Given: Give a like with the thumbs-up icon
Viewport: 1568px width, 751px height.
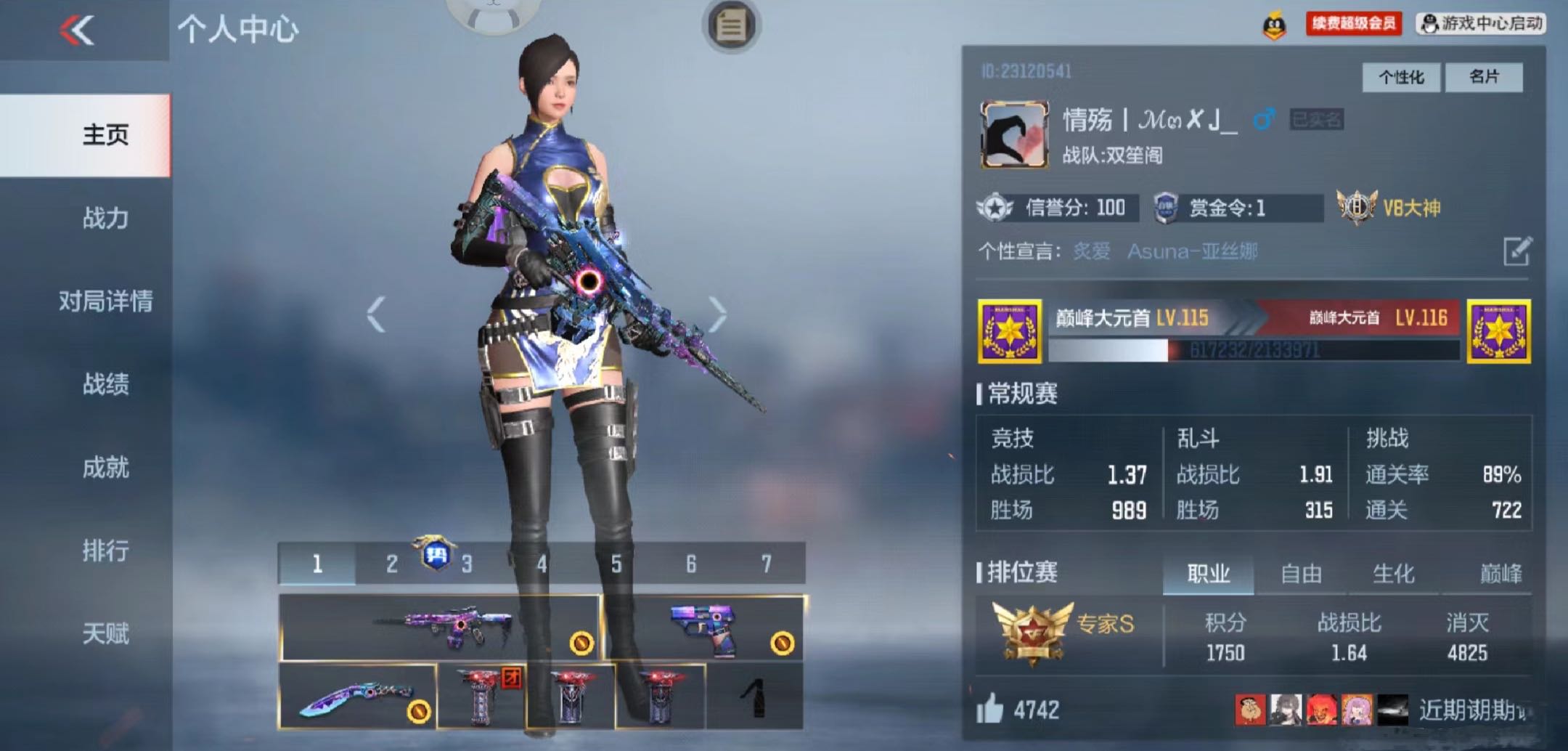Looking at the screenshot, I should pos(990,708).
